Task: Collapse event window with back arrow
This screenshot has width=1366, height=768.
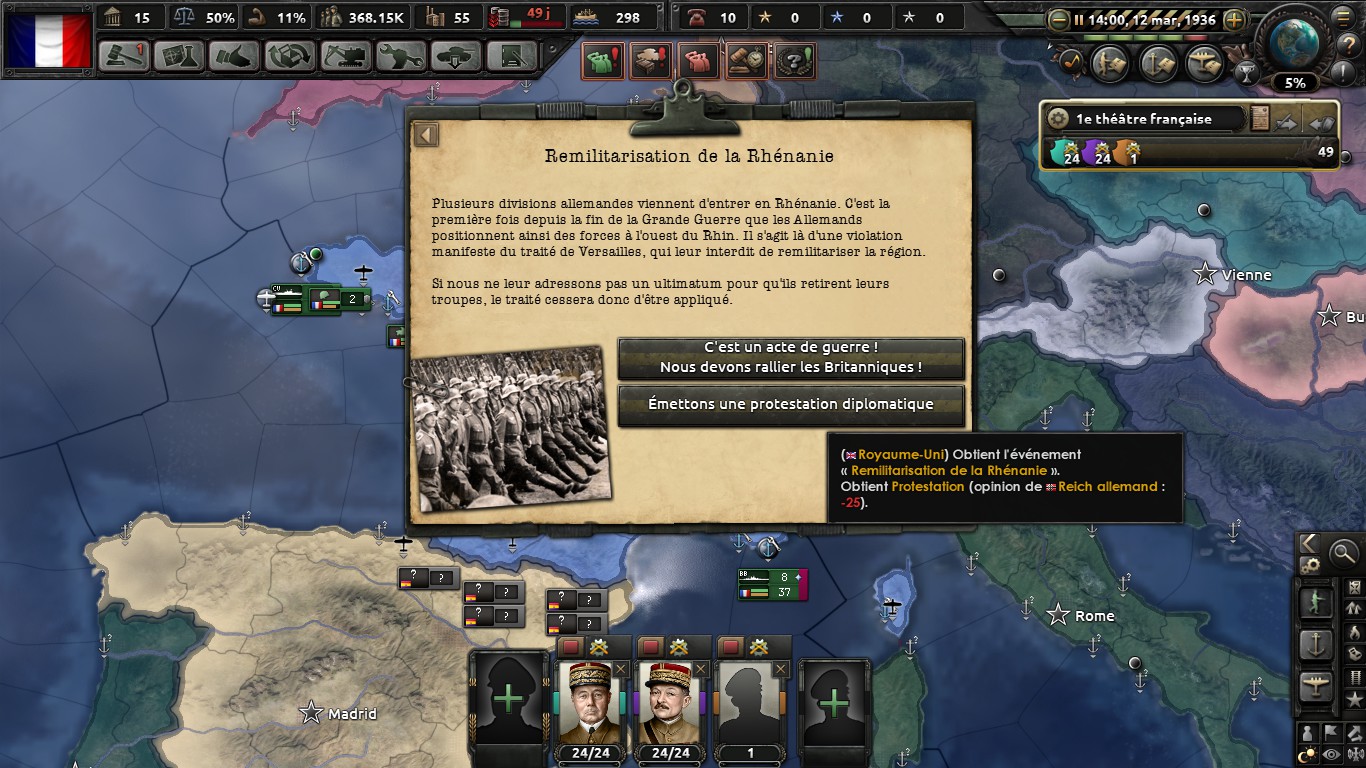Action: point(427,135)
